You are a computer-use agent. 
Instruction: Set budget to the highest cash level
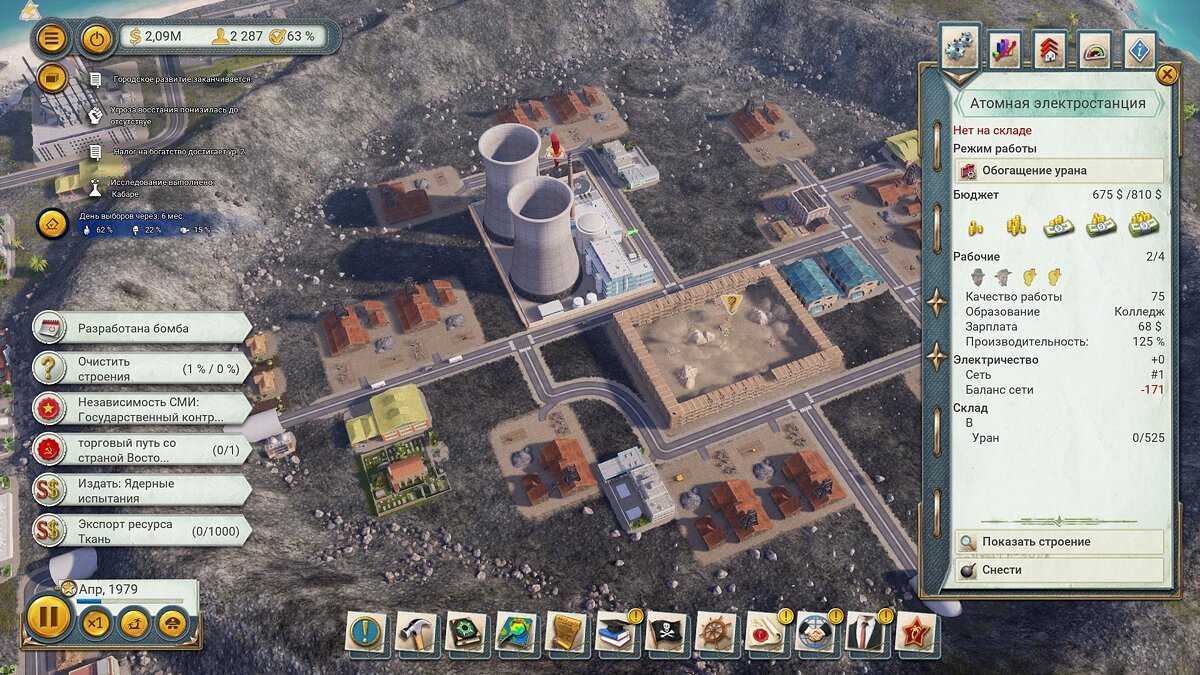point(1143,225)
